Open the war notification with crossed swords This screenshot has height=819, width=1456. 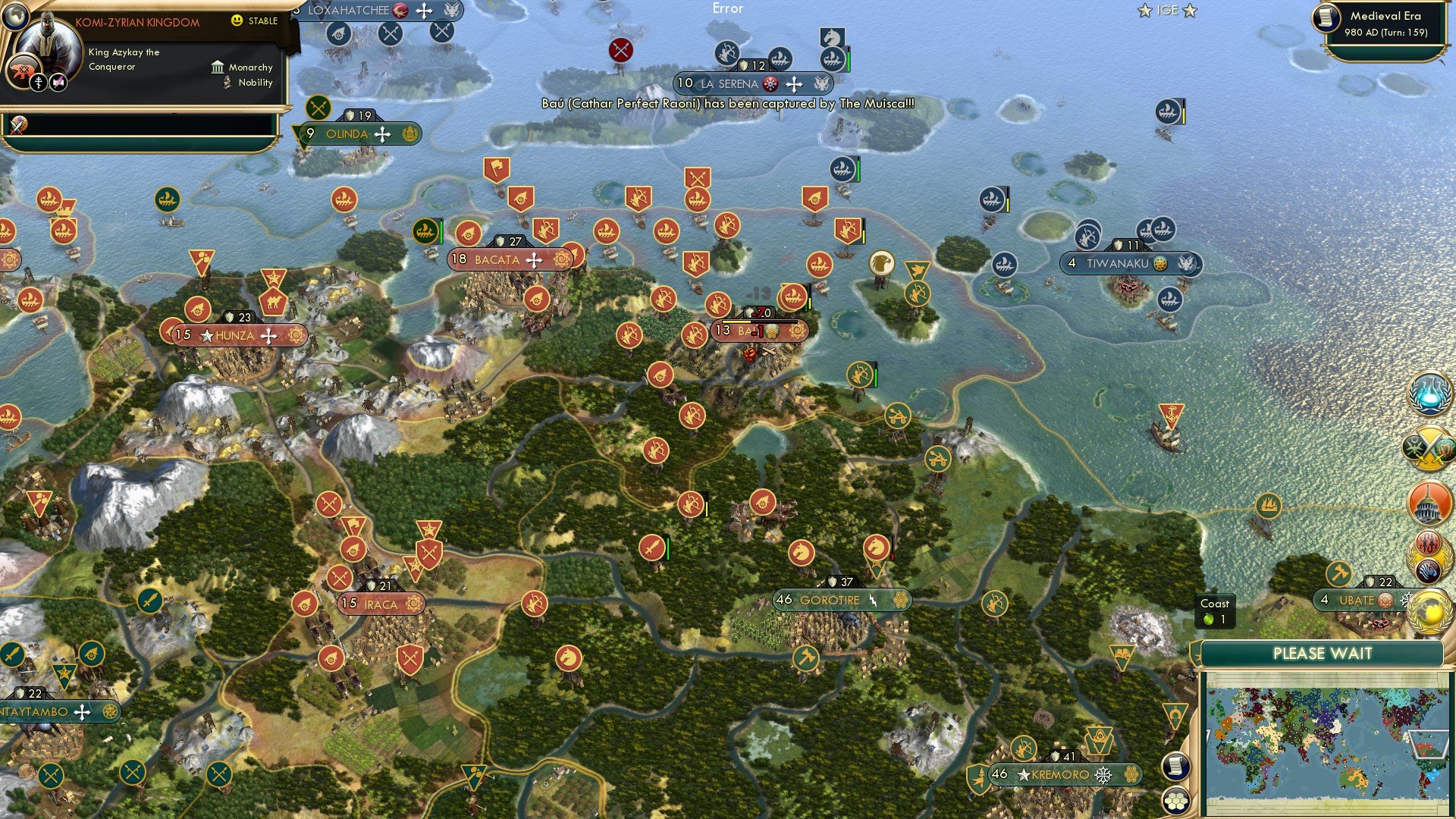pos(1429,449)
